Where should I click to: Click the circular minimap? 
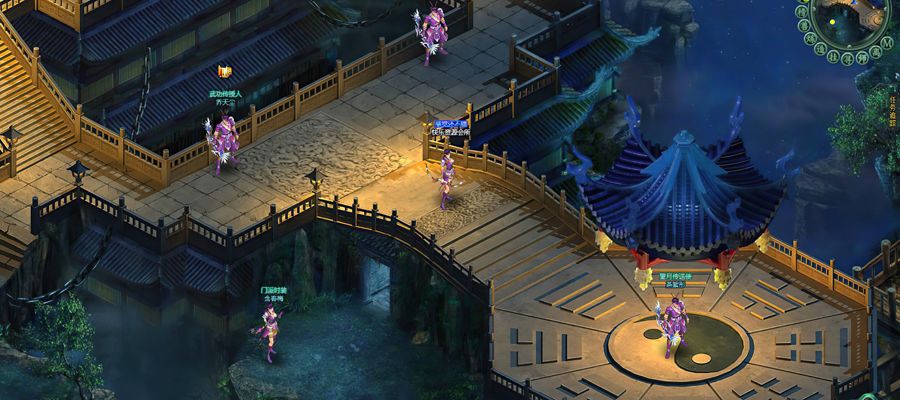coord(848,18)
